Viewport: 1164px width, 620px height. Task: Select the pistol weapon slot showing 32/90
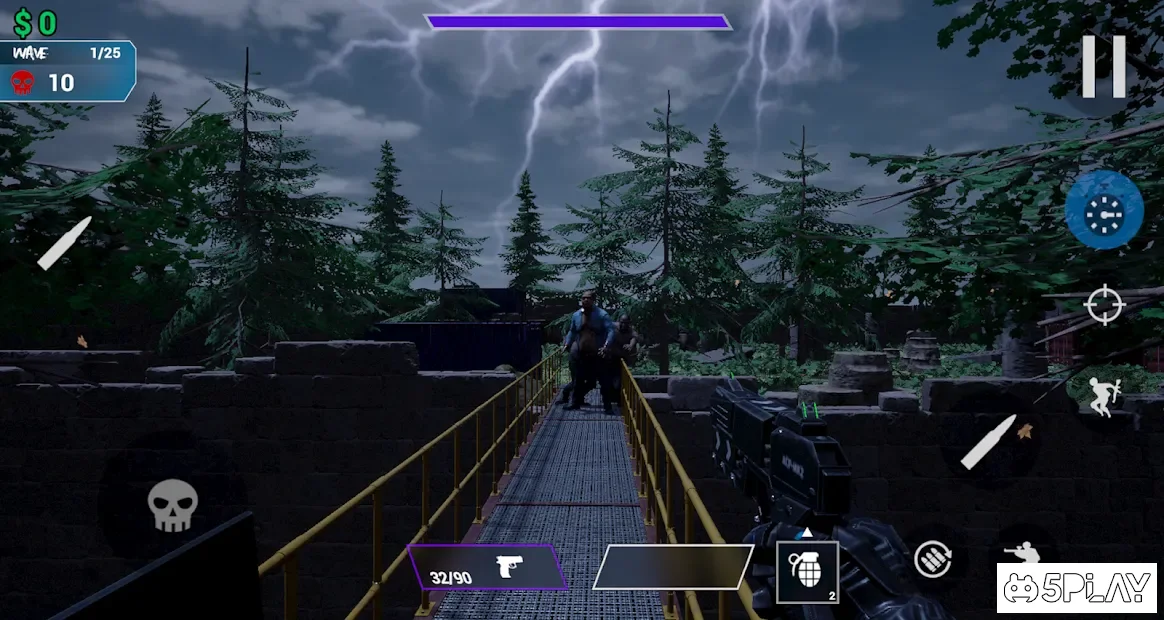tap(487, 567)
